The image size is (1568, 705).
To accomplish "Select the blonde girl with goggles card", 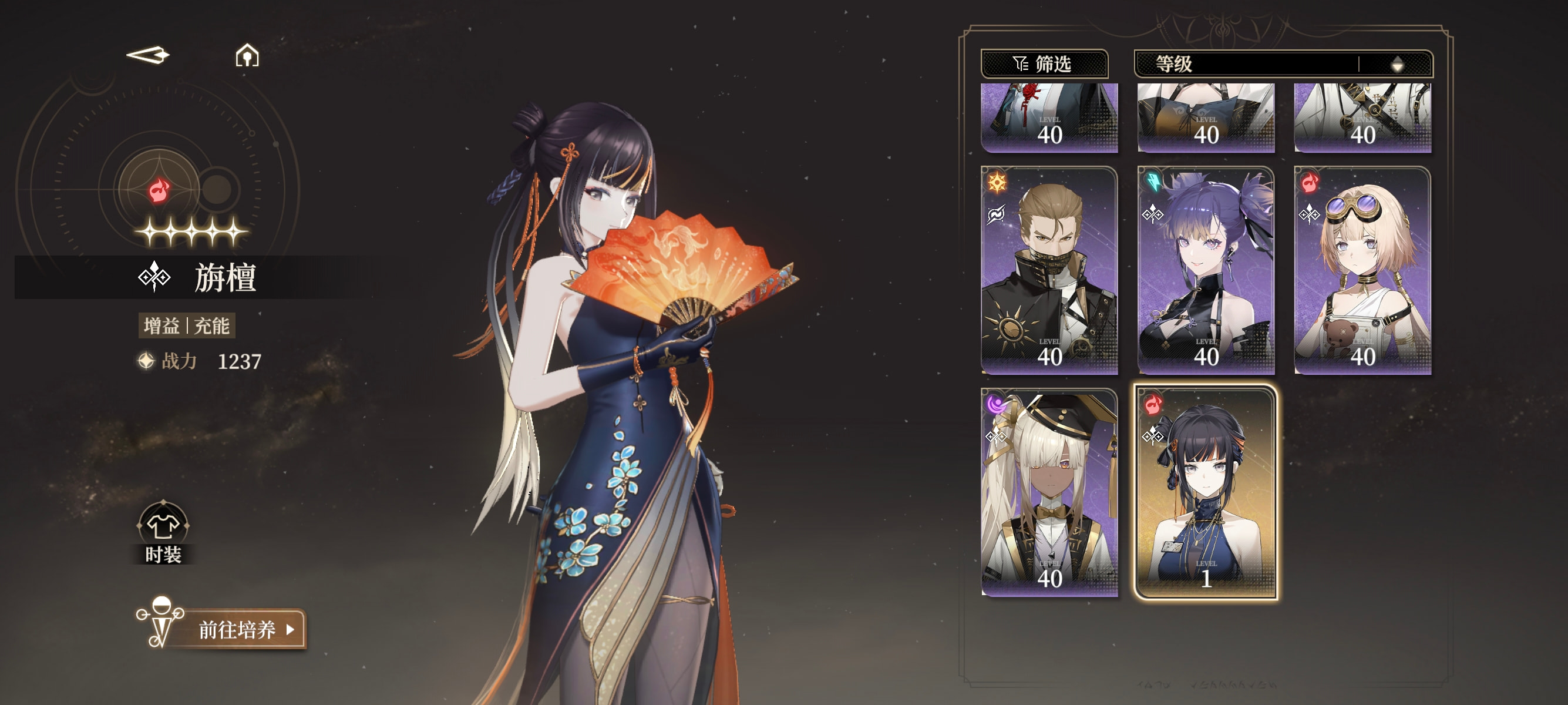I will pyautogui.click(x=1362, y=270).
